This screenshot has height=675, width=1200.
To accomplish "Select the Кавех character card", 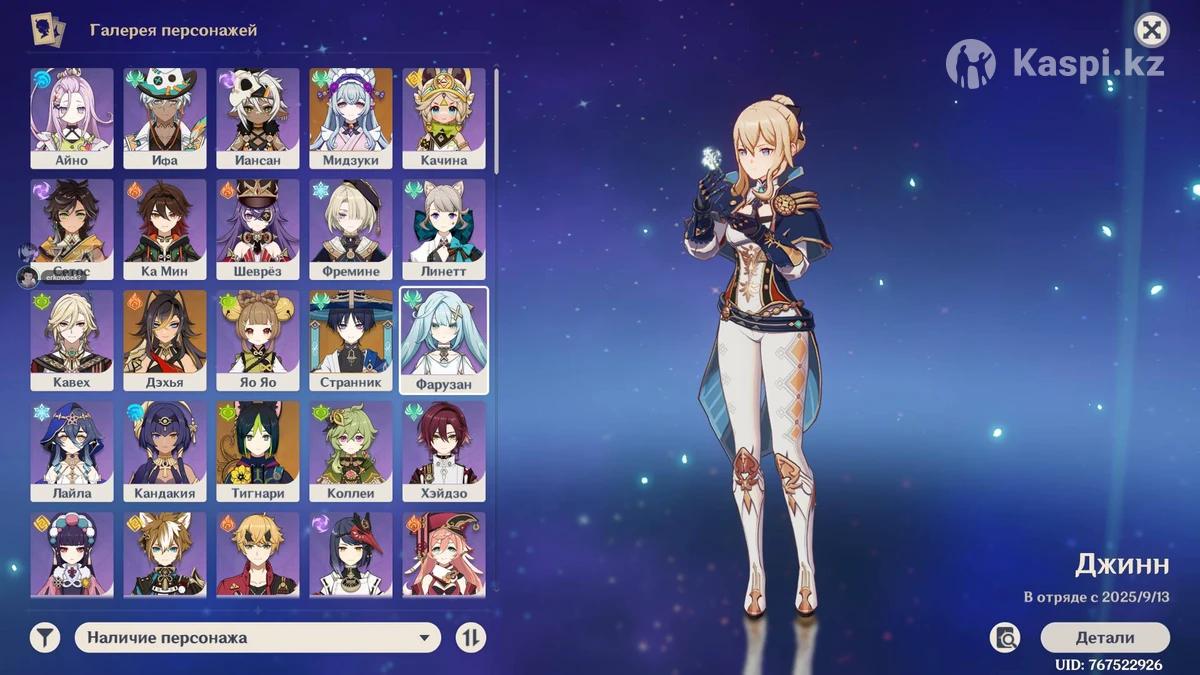I will pos(72,340).
